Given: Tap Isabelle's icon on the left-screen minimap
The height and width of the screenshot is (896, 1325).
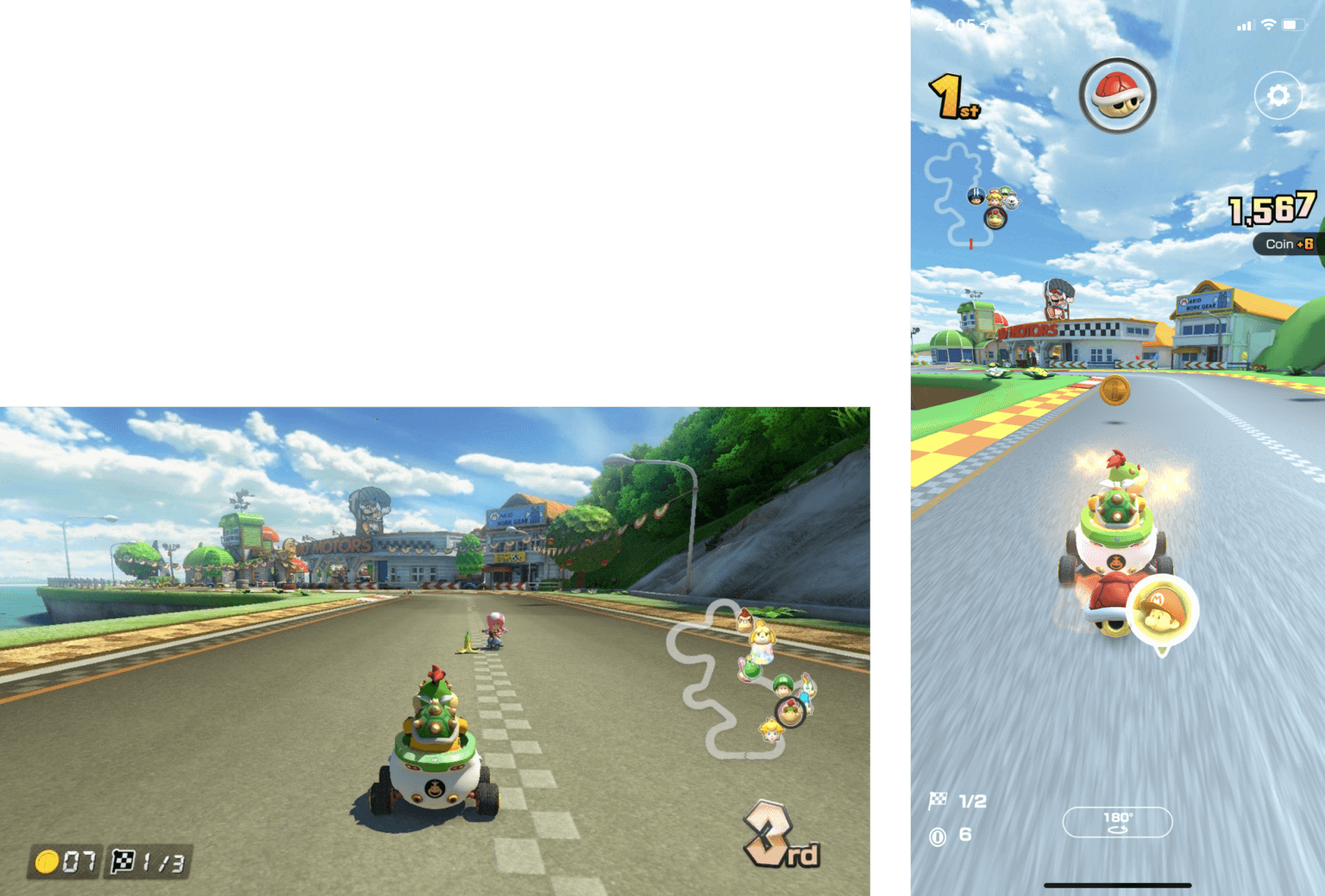Looking at the screenshot, I should pyautogui.click(x=763, y=636).
